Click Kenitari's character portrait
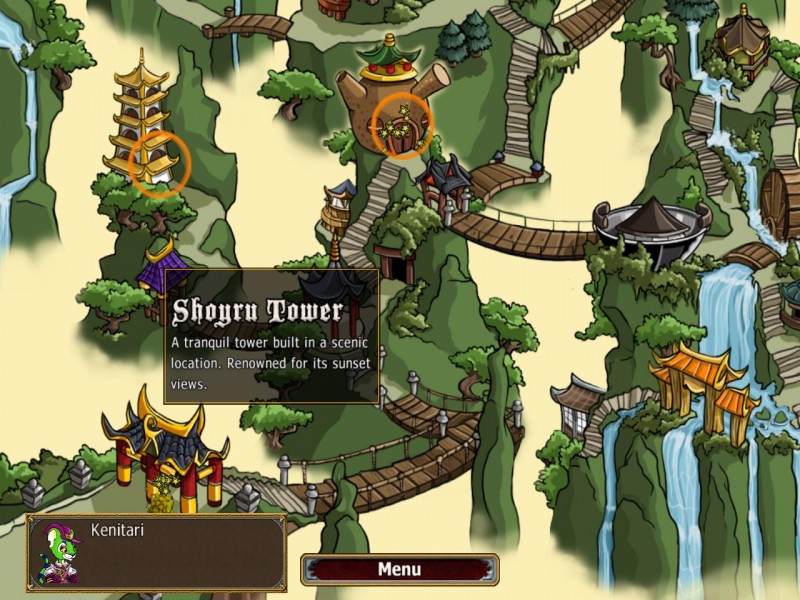This screenshot has height=600, width=800. (x=59, y=553)
